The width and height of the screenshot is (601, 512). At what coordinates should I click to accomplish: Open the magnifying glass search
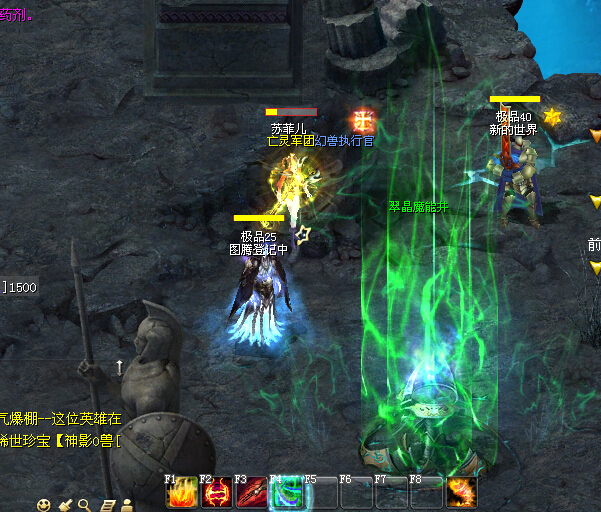pos(86,505)
